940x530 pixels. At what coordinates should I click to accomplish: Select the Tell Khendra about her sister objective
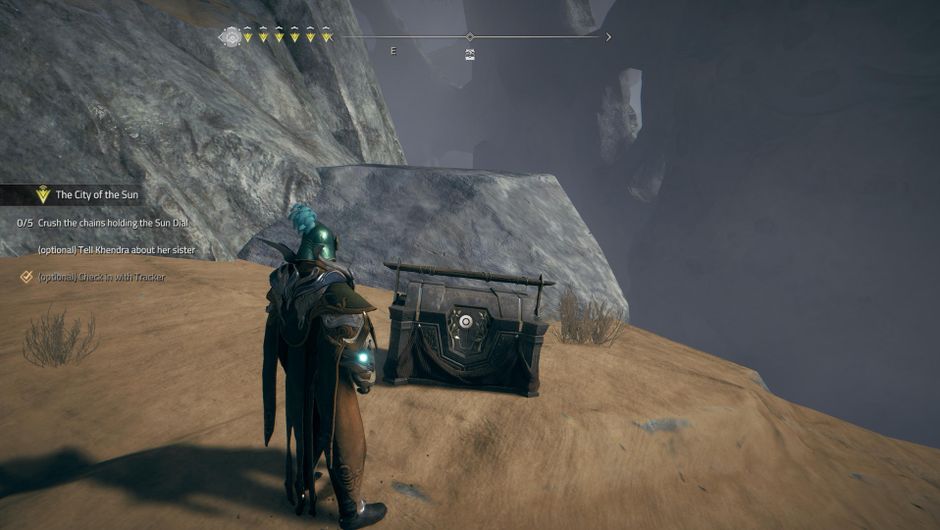[x=116, y=249]
